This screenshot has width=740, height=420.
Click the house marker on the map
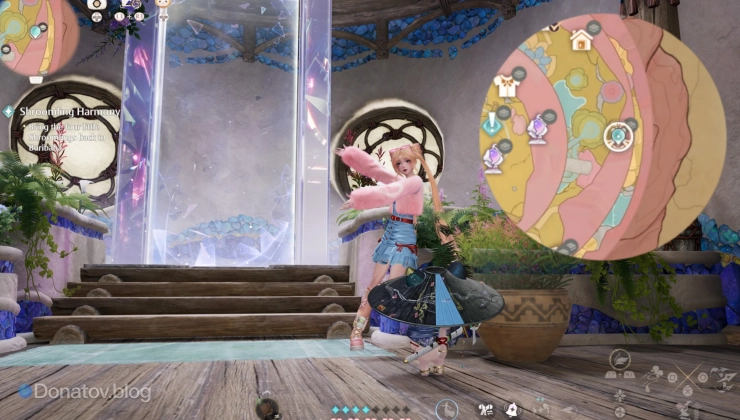coord(581,40)
